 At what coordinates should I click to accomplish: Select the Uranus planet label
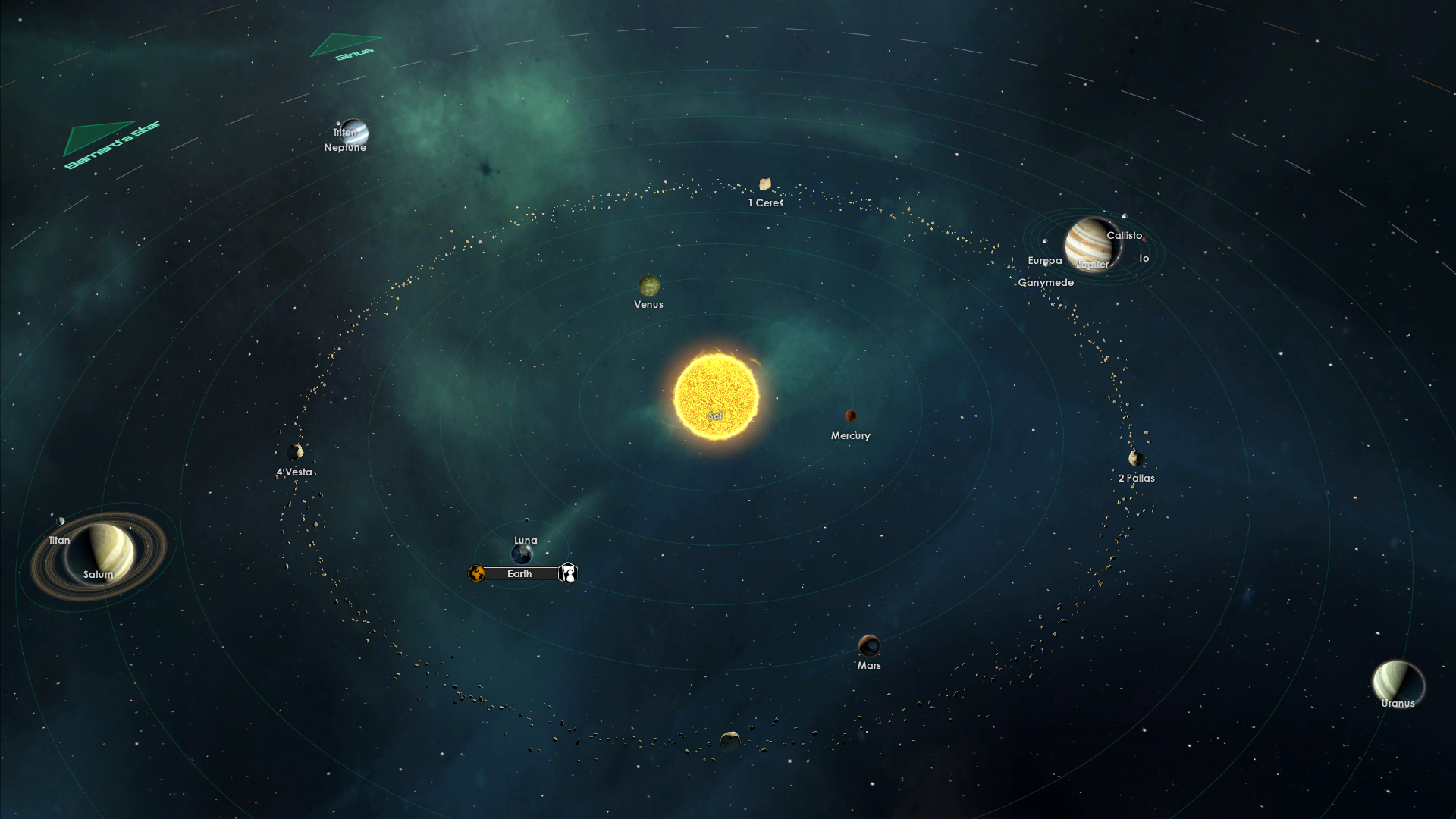click(x=1398, y=704)
